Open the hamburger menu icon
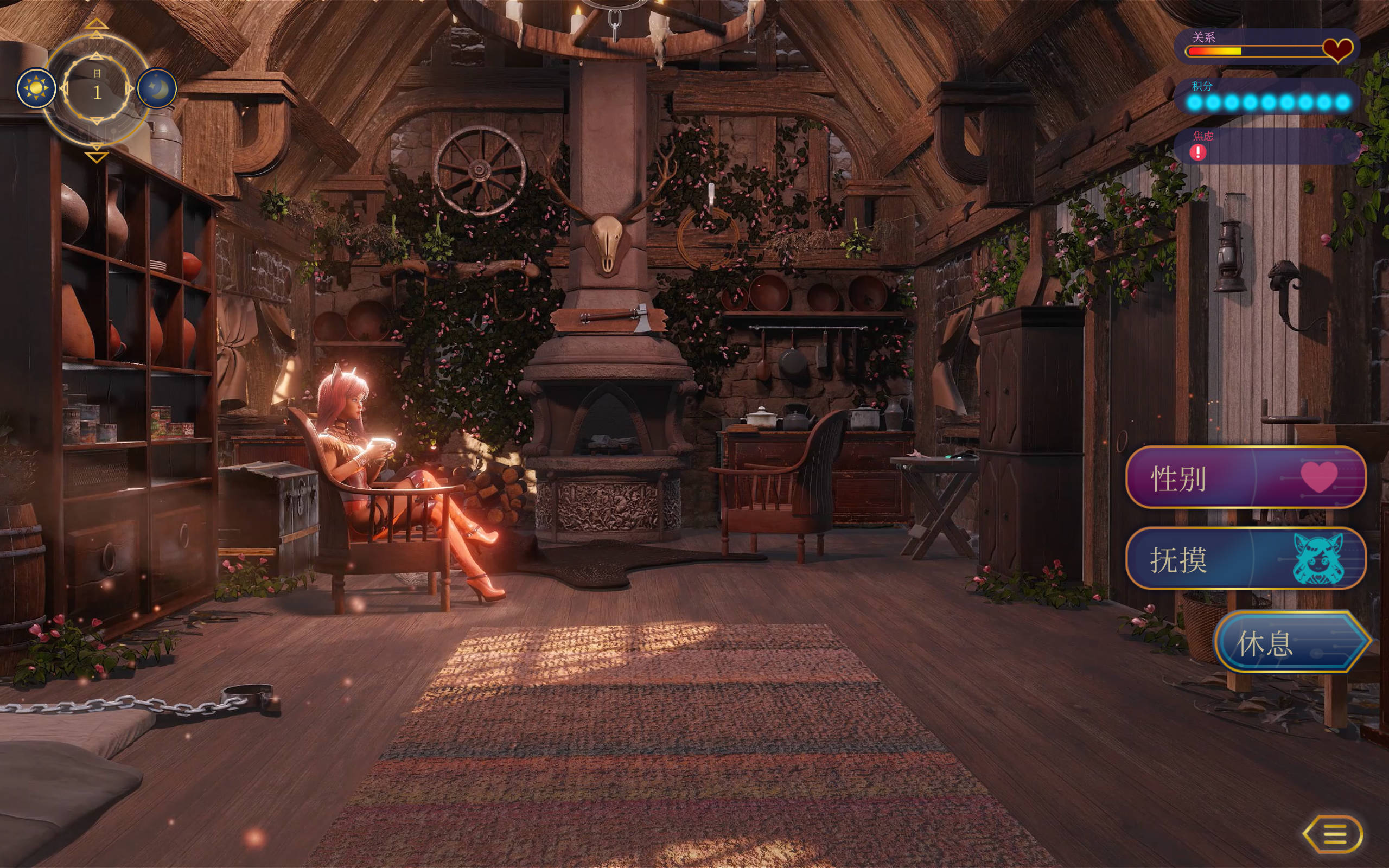 1334,834
